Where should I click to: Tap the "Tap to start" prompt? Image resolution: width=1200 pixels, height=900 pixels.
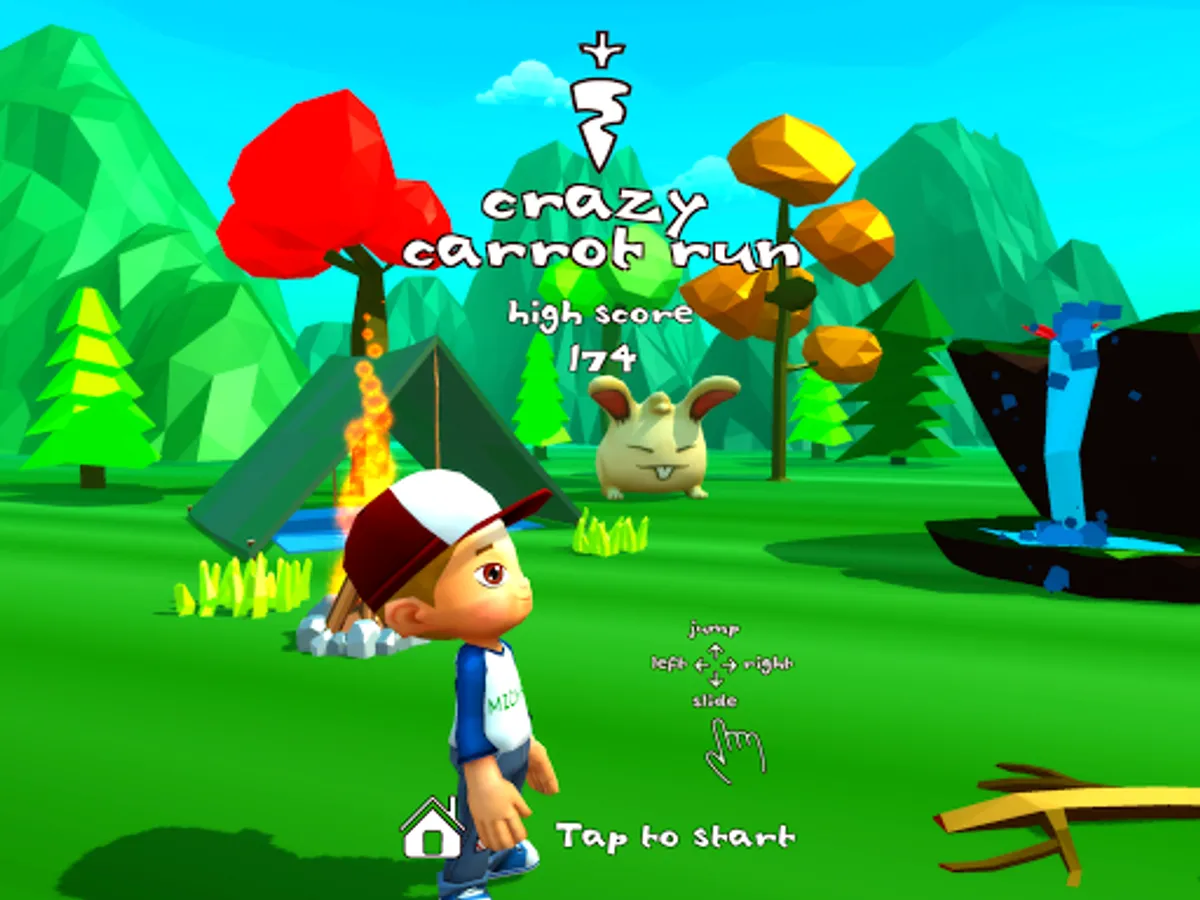pyautogui.click(x=676, y=835)
